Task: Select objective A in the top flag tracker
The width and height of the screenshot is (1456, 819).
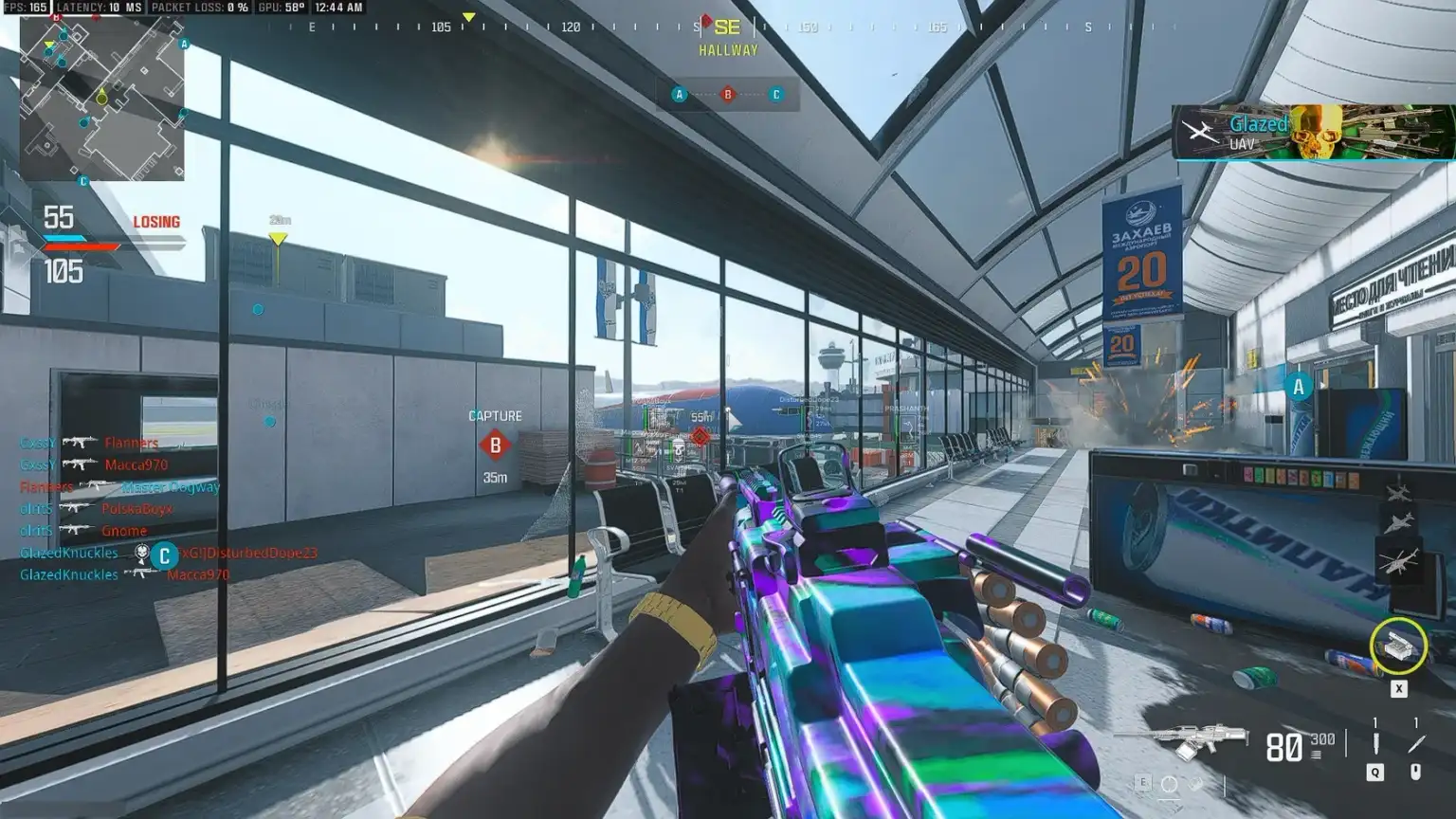Action: [x=679, y=95]
